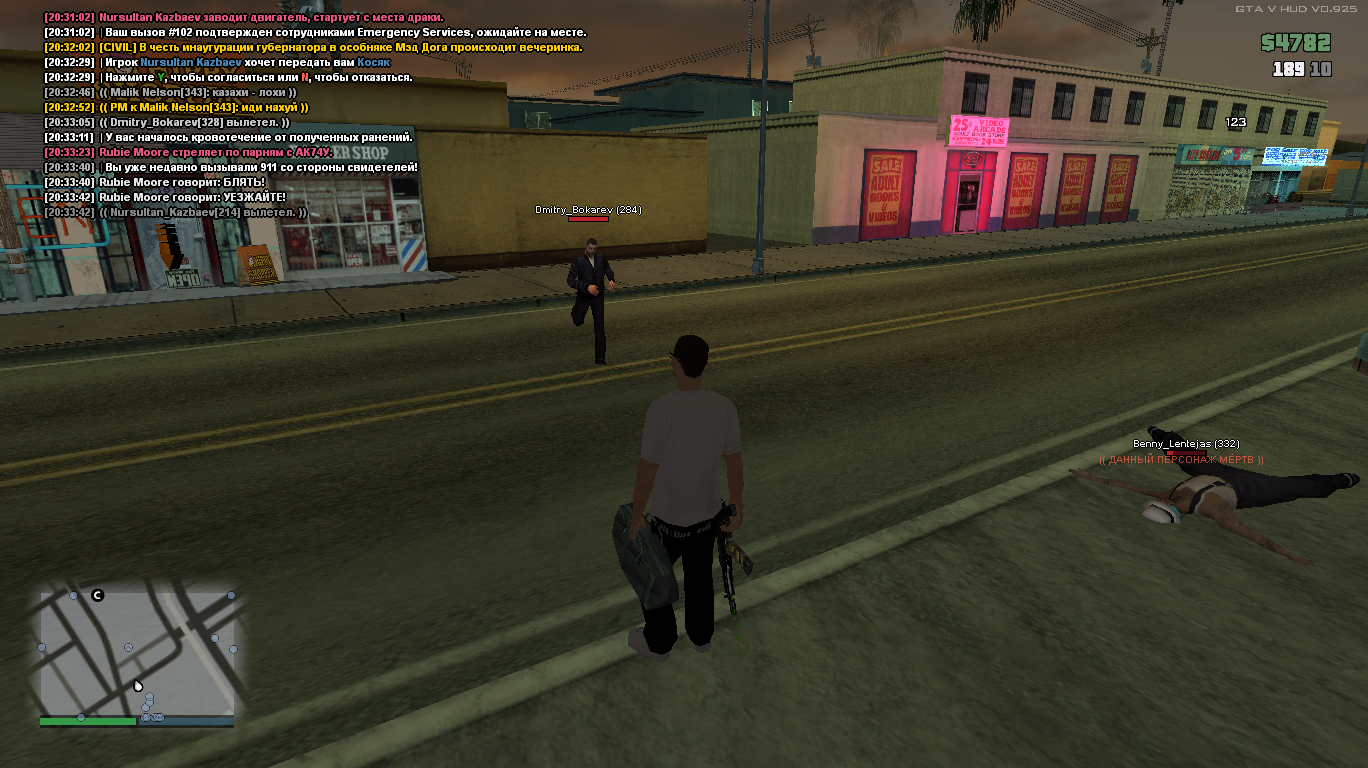Select the "C" marker on the minimap
1368x768 pixels.
[98, 596]
